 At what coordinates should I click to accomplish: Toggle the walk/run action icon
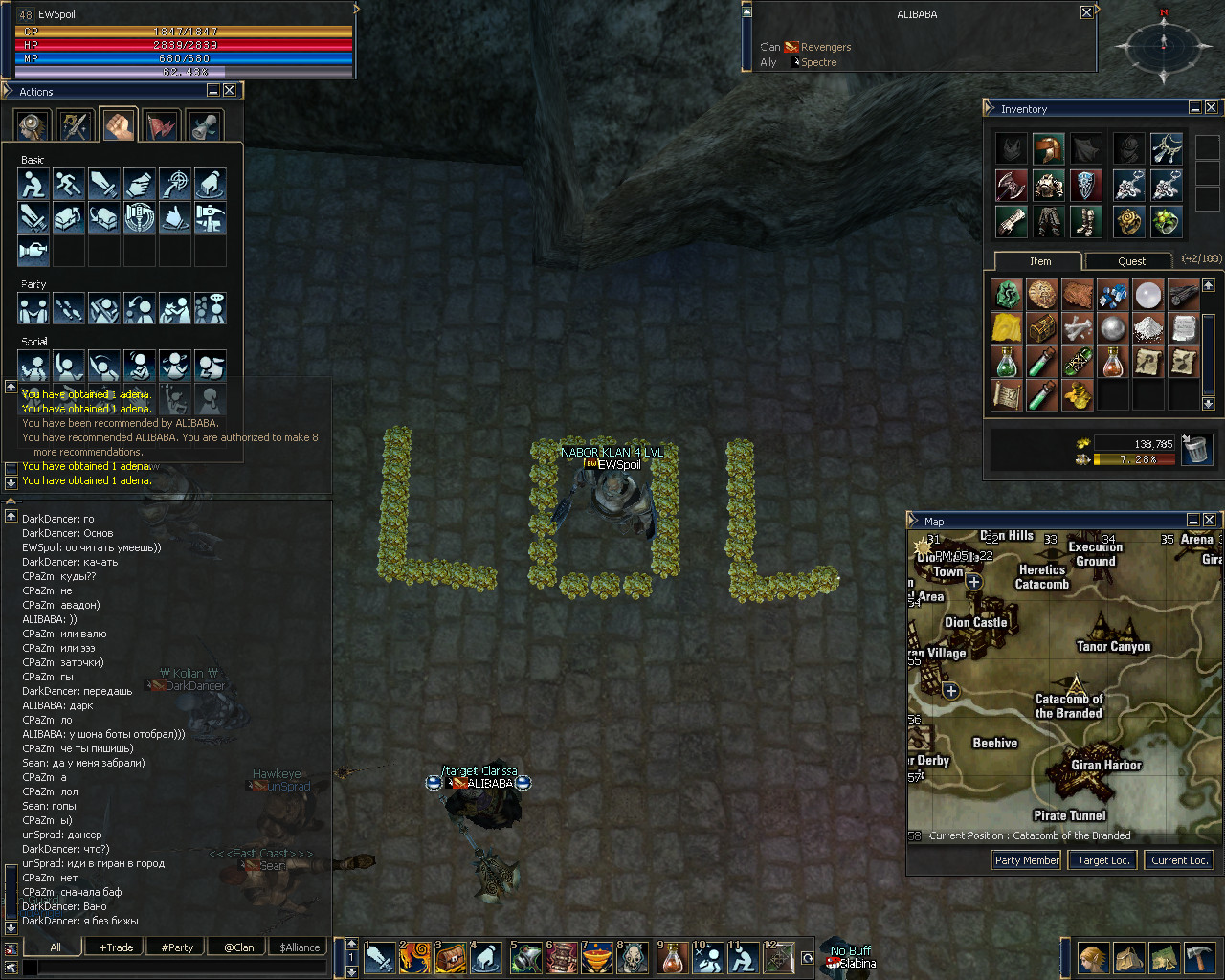tap(69, 184)
